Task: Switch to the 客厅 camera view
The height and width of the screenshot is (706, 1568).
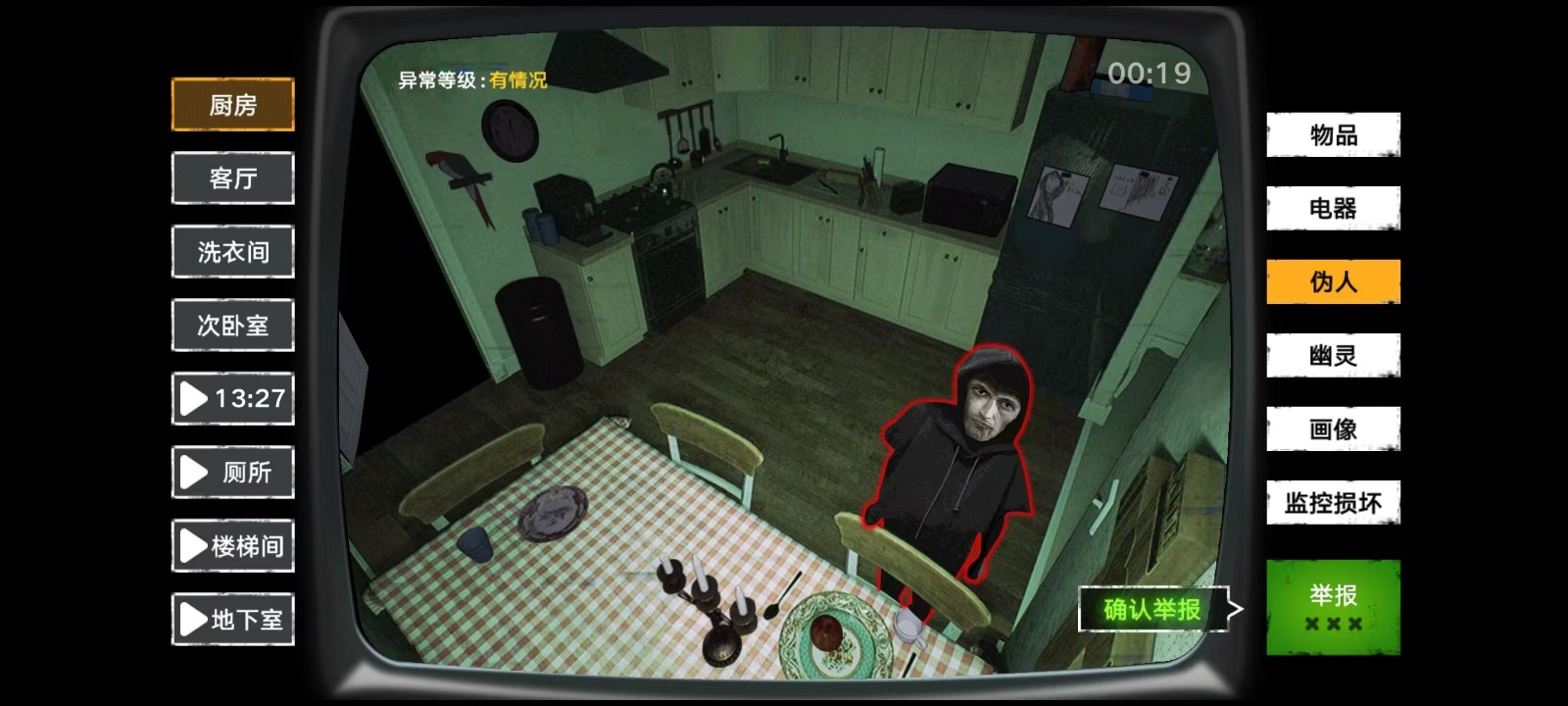Action: pyautogui.click(x=232, y=177)
